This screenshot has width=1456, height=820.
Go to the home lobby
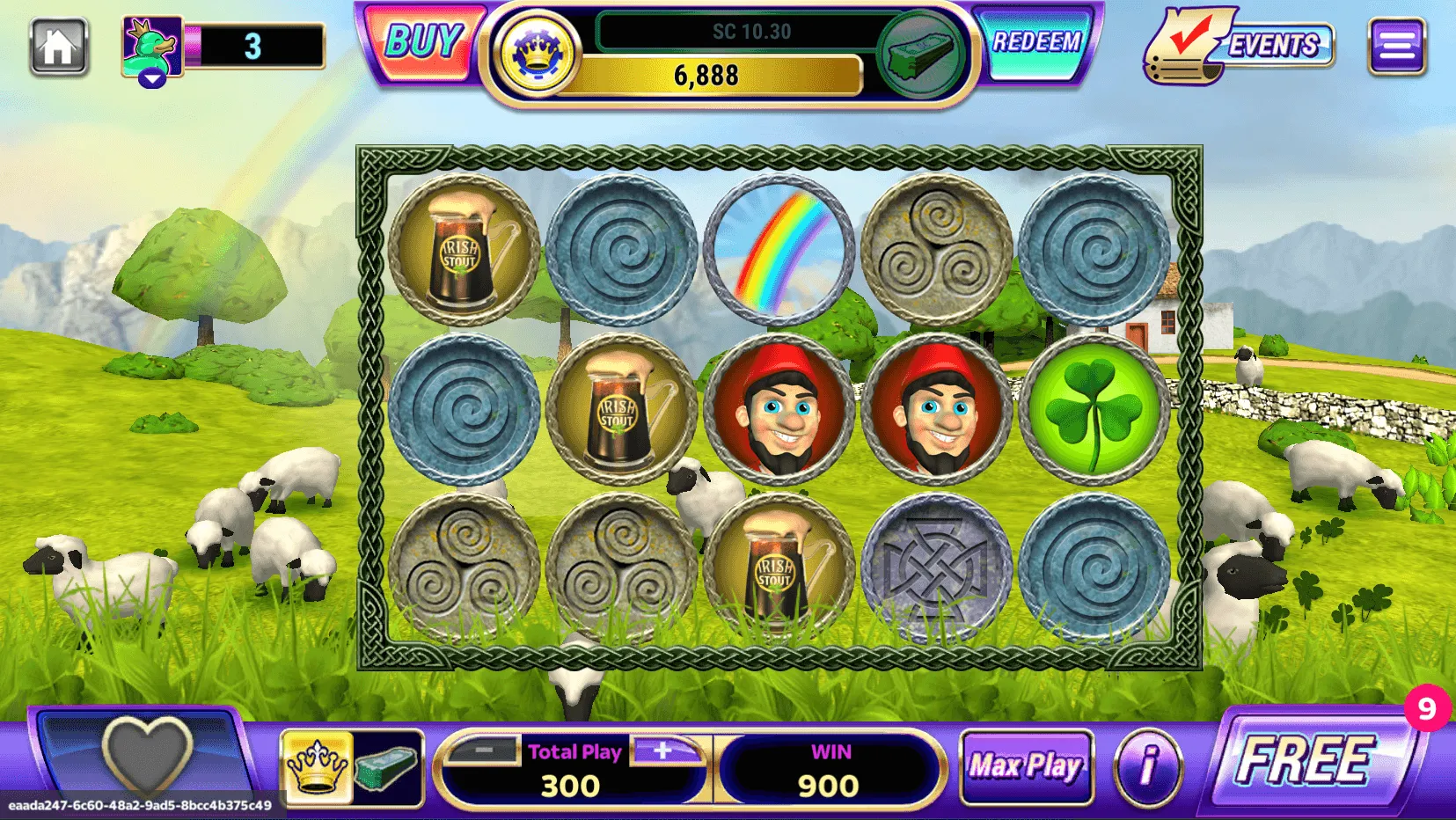[x=59, y=47]
